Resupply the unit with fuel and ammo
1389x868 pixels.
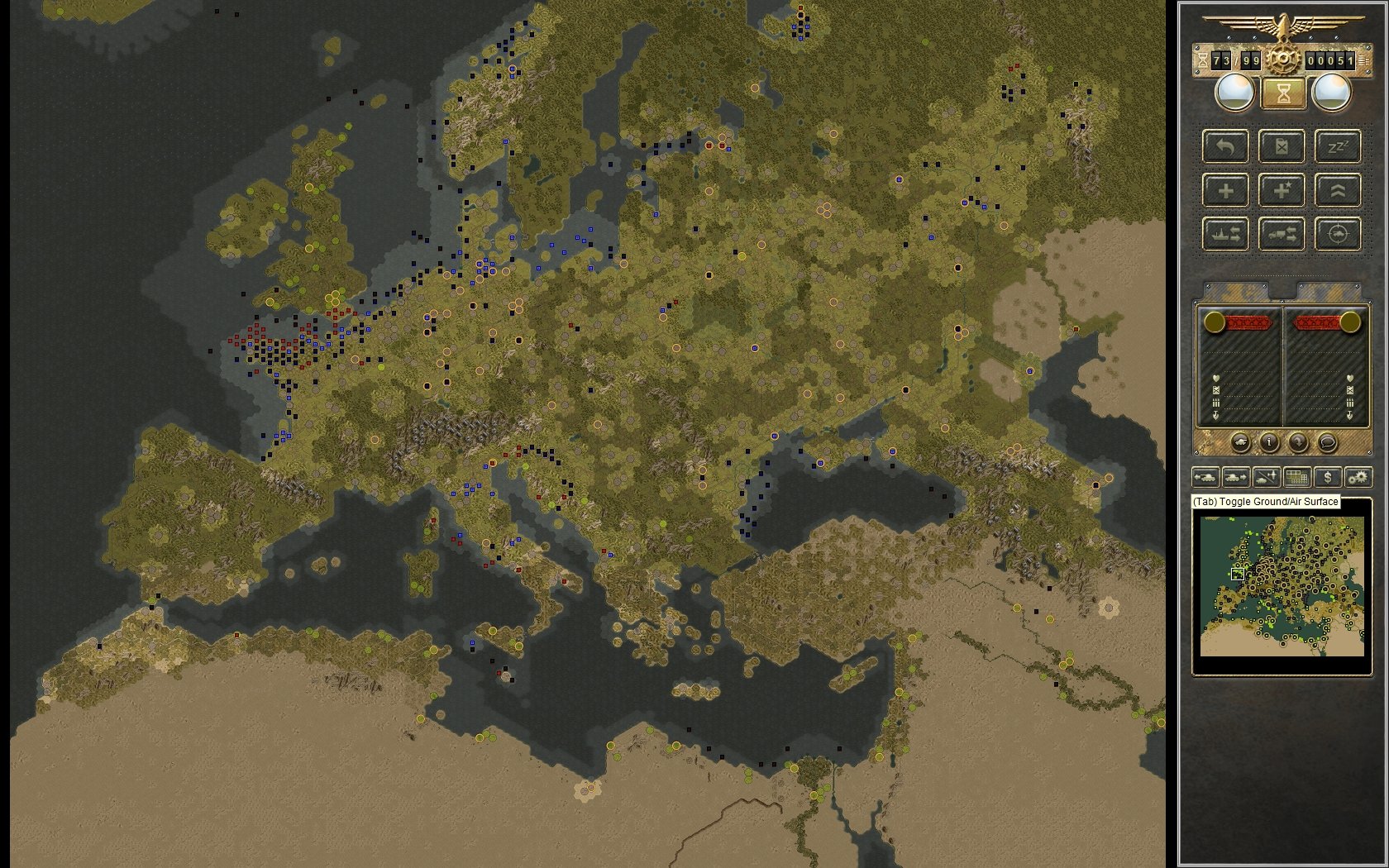point(1280,146)
